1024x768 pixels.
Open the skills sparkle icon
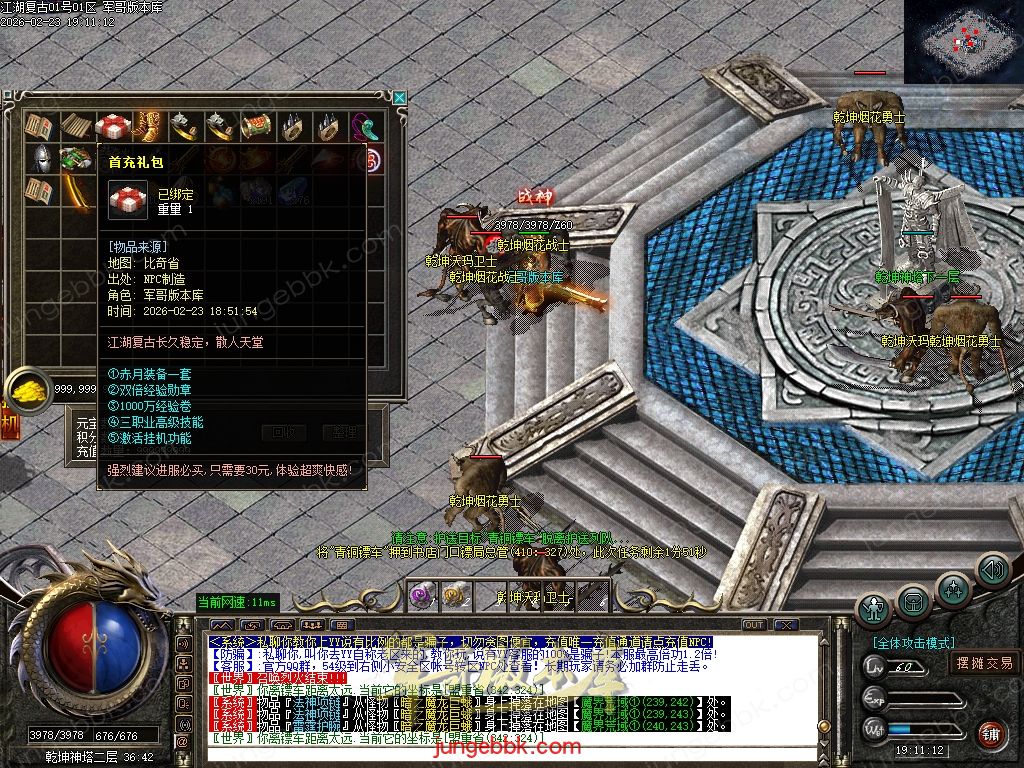pos(953,589)
